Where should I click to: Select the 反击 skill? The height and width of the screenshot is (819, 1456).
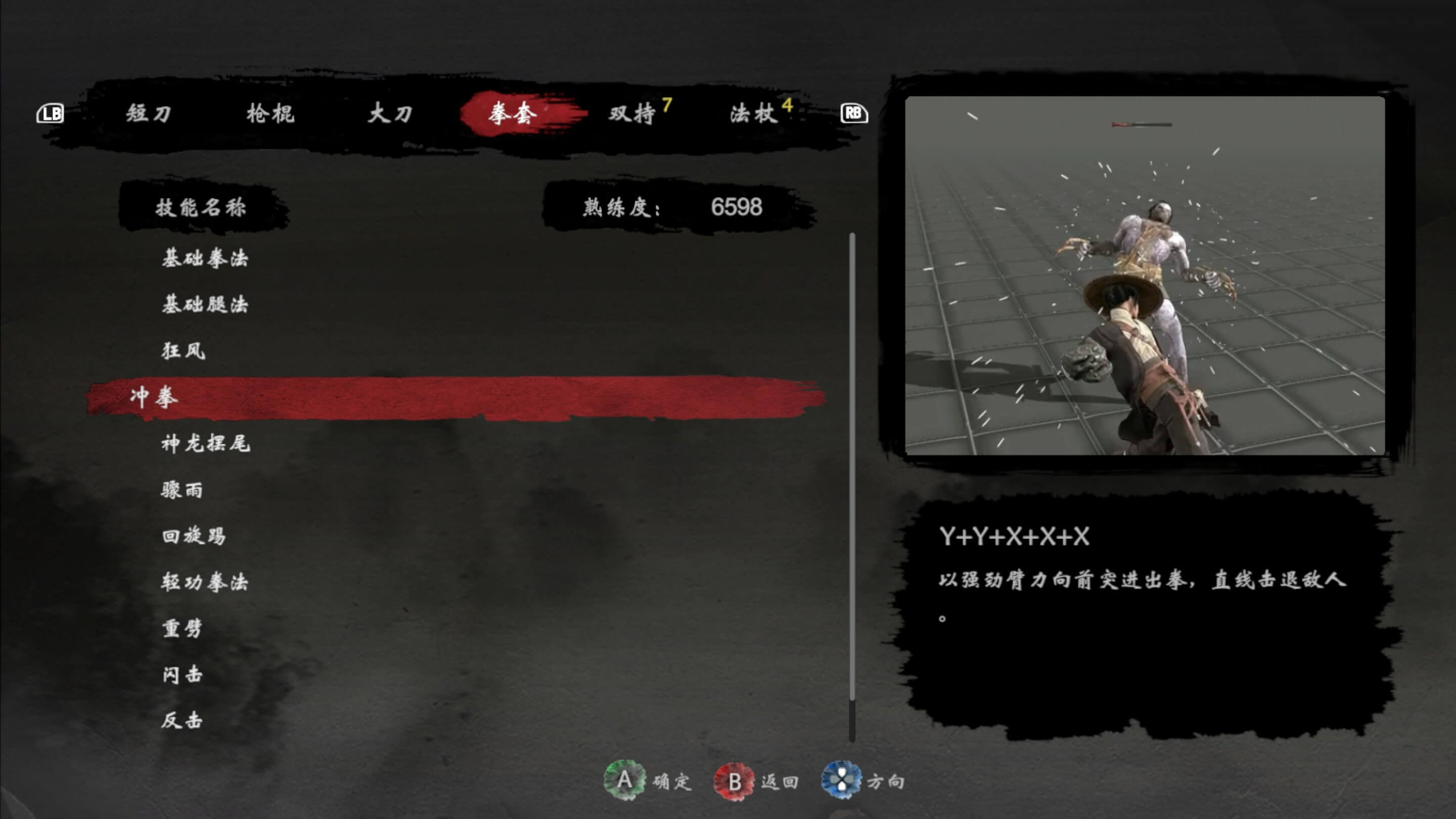(182, 720)
